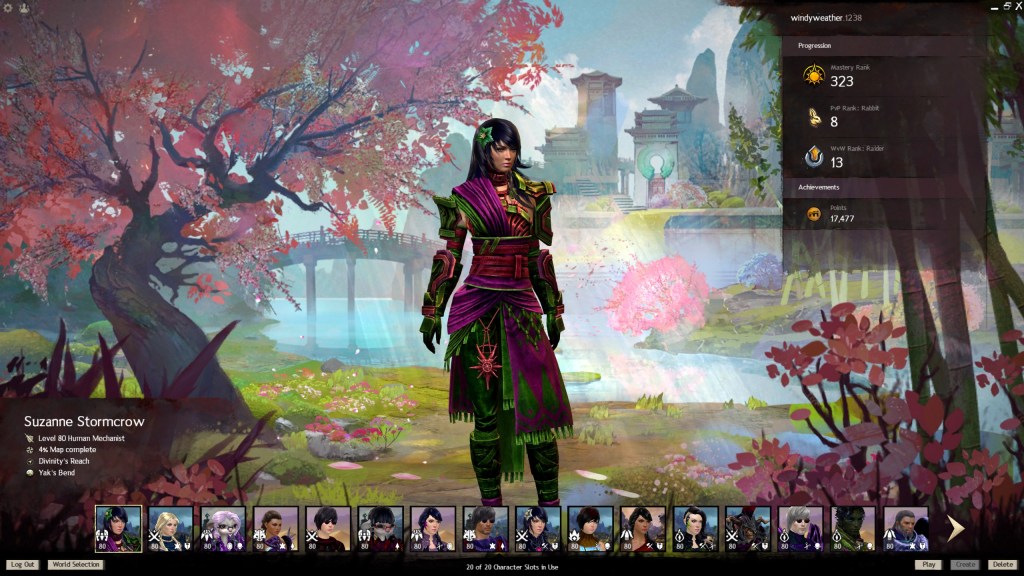Select the lavender-haired pale character portrait
The width and height of the screenshot is (1024, 576).
point(223,529)
